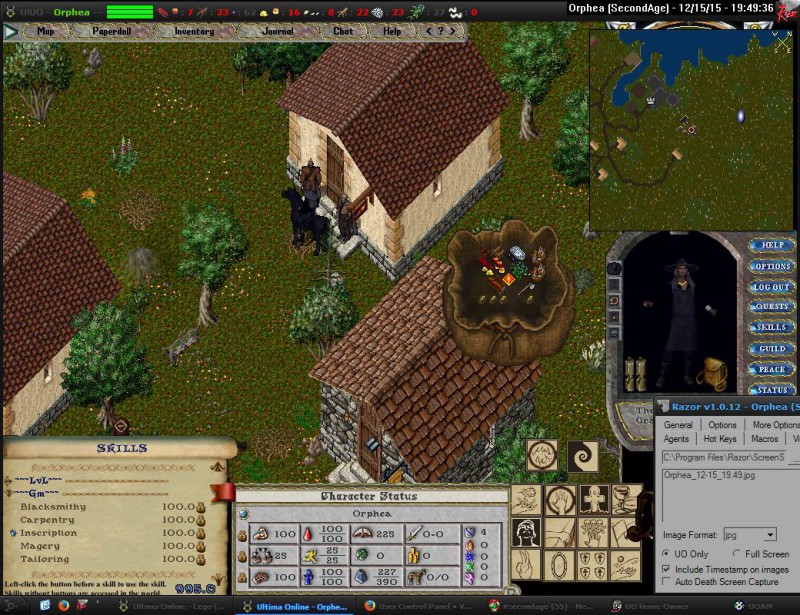This screenshot has width=800, height=615.
Task: Use the Inscription skill button
Action: (x=13, y=533)
